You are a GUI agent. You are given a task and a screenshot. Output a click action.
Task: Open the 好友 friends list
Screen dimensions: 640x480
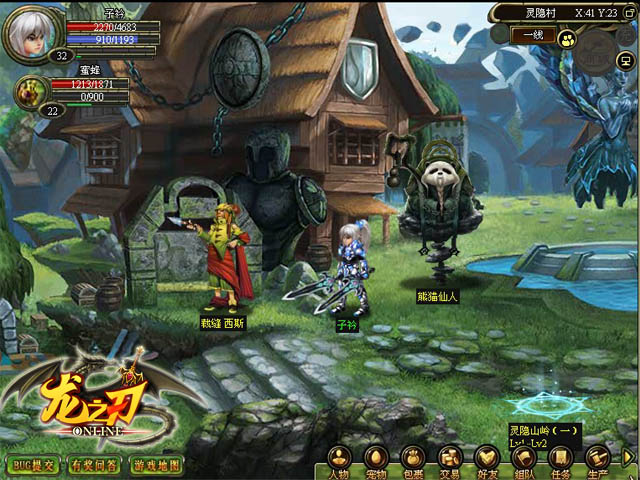pos(487,462)
